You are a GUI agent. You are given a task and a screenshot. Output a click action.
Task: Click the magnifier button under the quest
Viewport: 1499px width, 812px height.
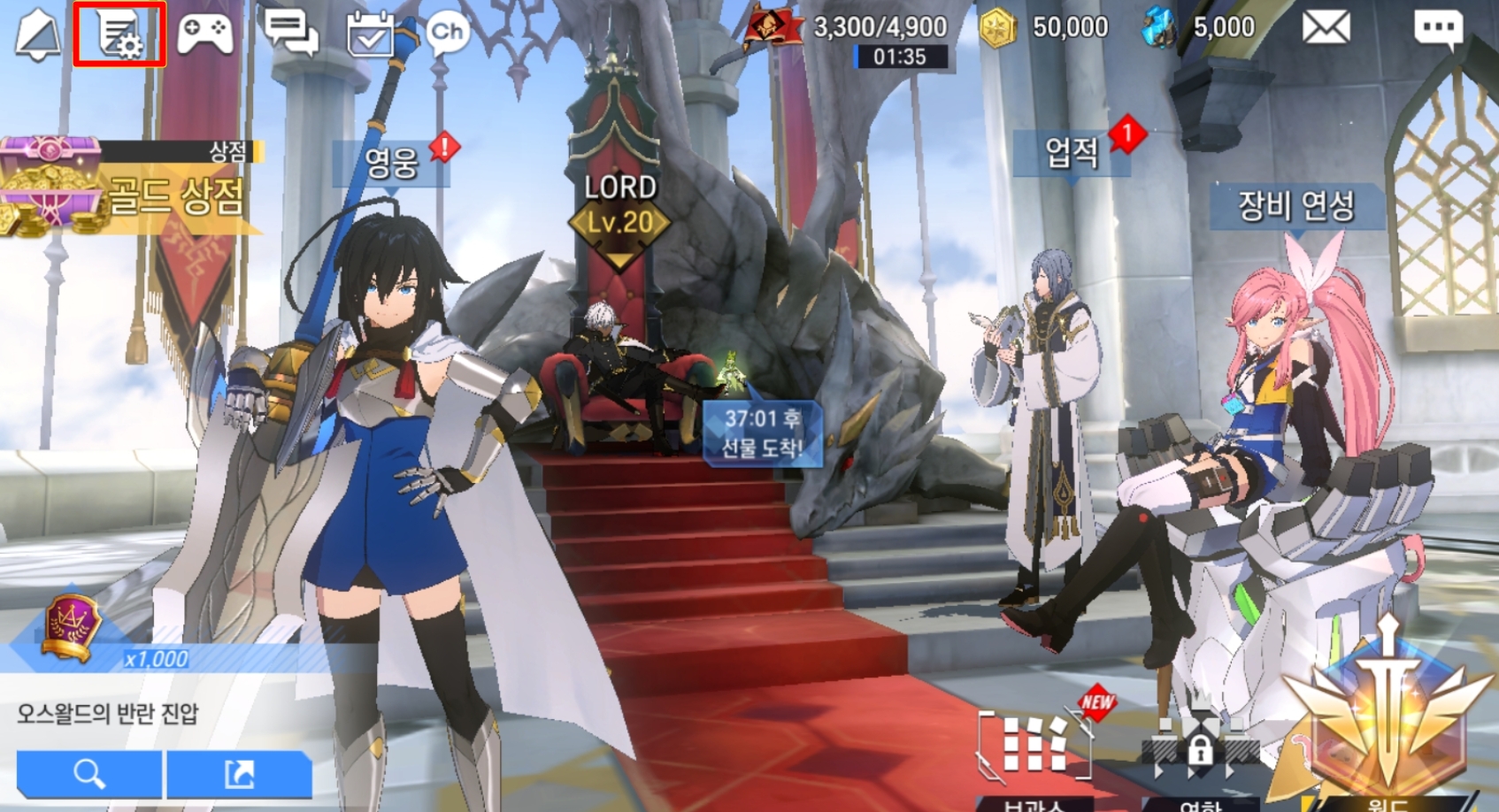89,774
